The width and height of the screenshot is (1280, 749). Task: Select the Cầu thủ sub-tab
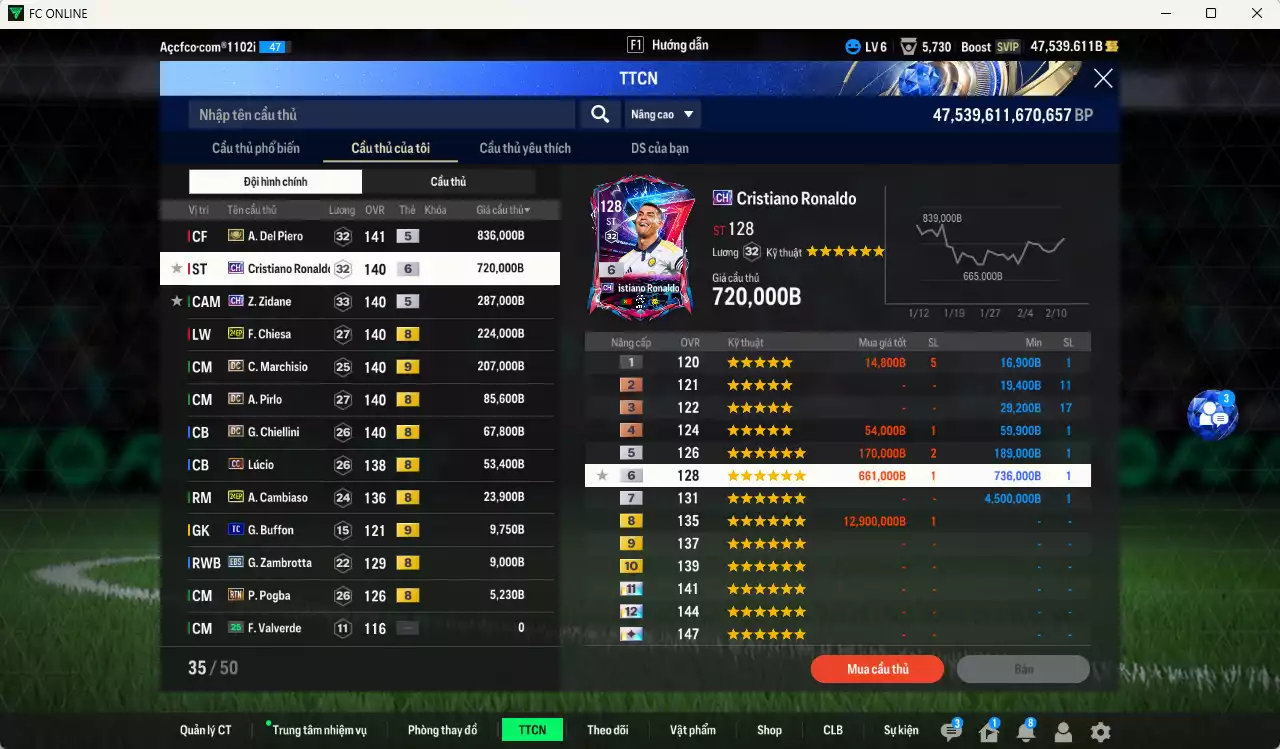point(448,182)
